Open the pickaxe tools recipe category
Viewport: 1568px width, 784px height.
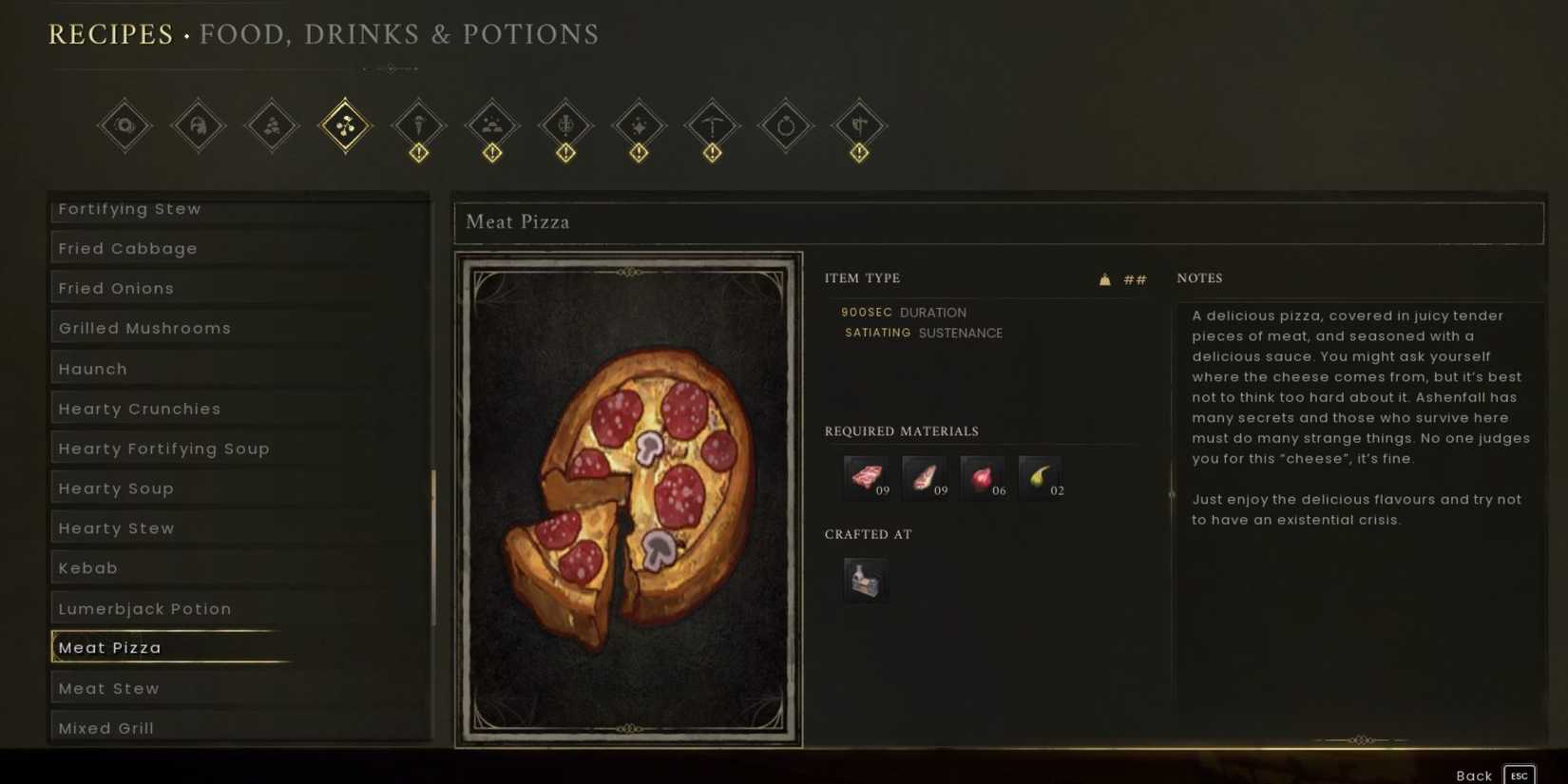712,124
